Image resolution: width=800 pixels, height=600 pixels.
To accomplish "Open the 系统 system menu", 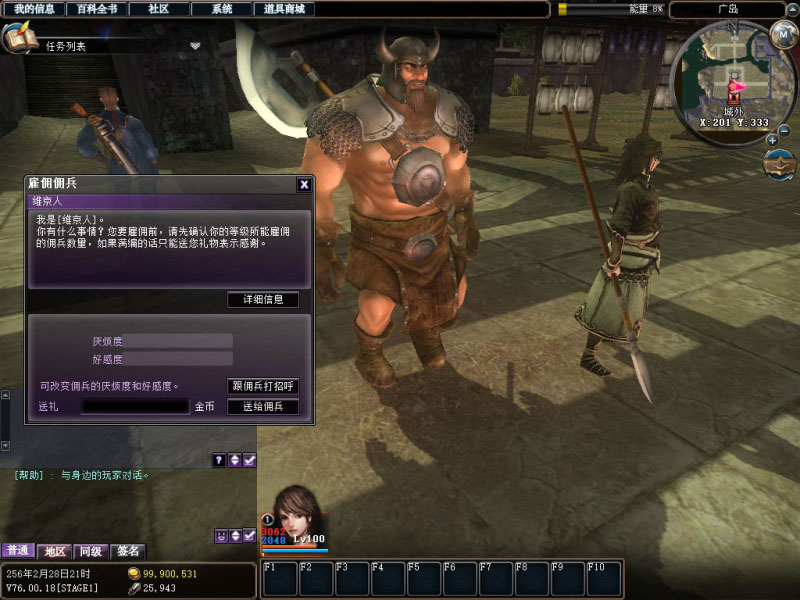I will (222, 9).
